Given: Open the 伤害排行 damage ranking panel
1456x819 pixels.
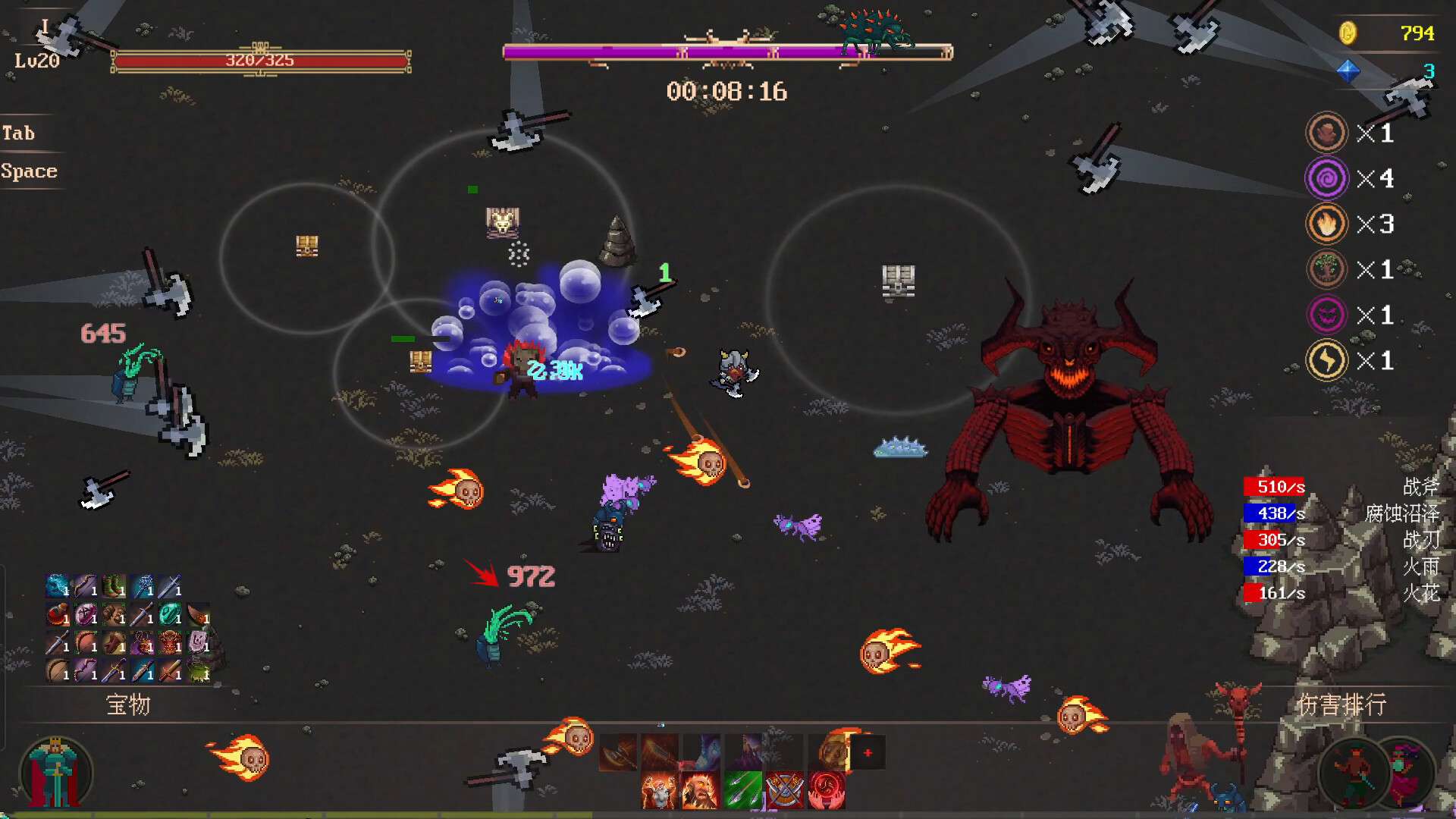Looking at the screenshot, I should tap(1341, 705).
